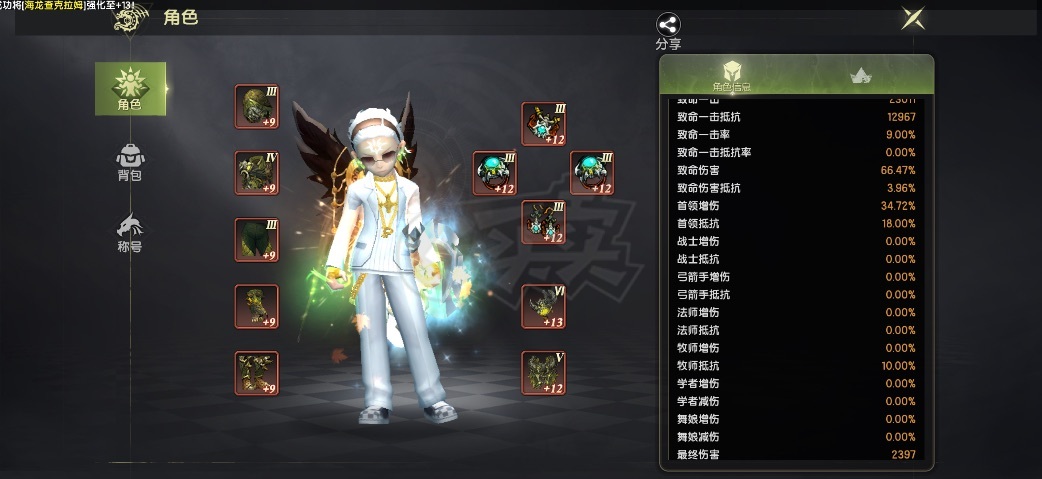Open the +12 grade V equipment slot
The width and height of the screenshot is (1042, 479).
pos(543,373)
